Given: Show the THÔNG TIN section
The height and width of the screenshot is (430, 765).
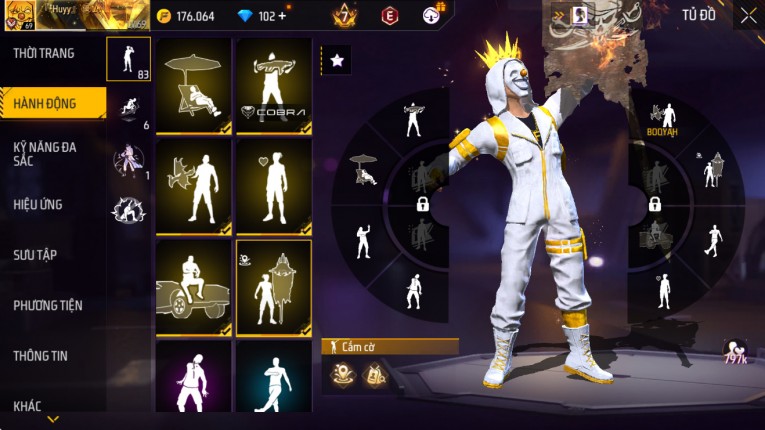Looking at the screenshot, I should (x=41, y=355).
